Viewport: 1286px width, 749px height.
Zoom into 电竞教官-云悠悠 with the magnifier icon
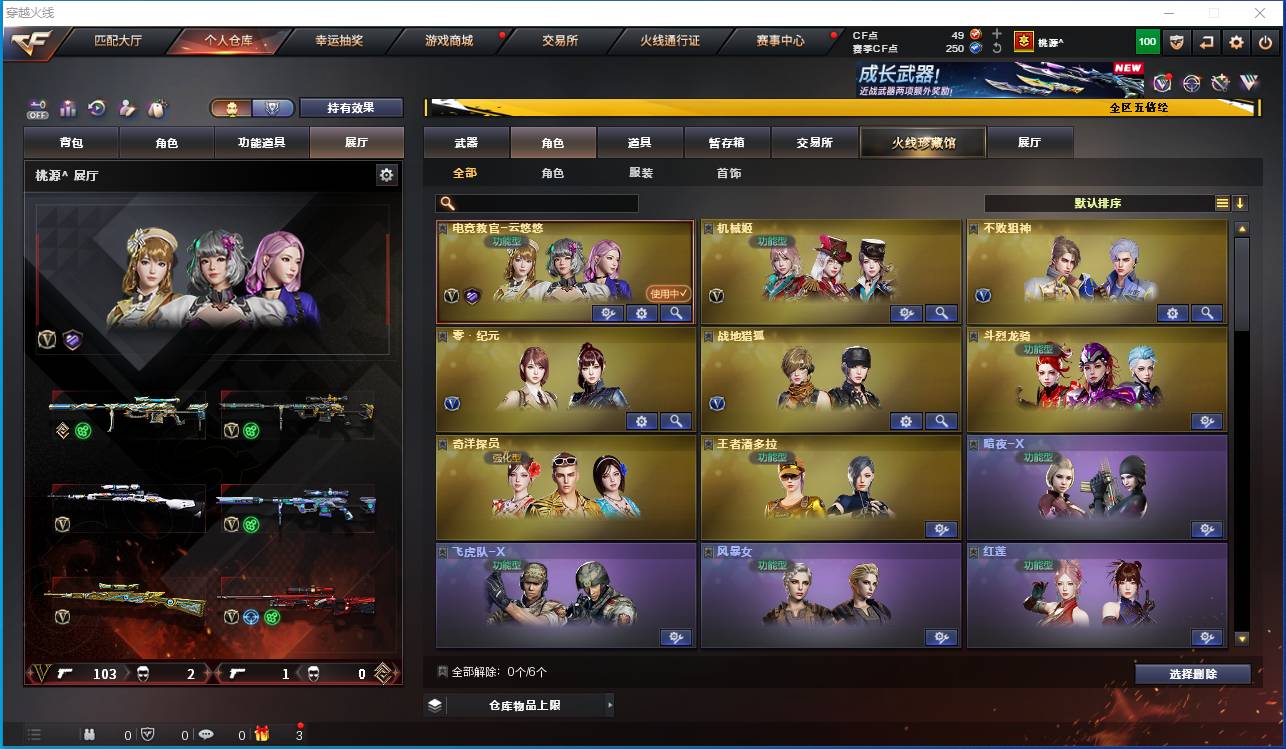pyautogui.click(x=676, y=313)
